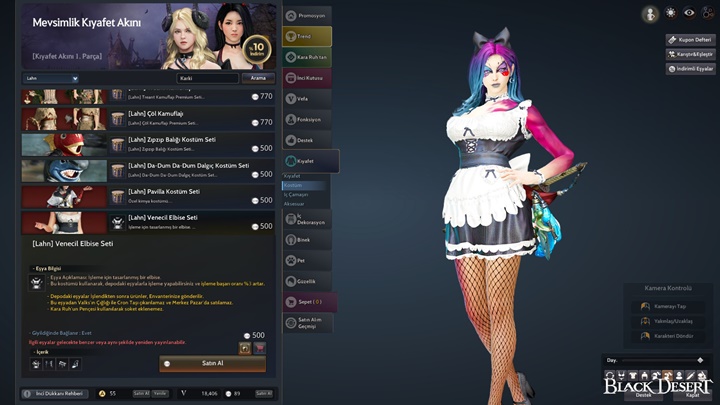
Task: Close the shop with Kapat
Action: pos(692,394)
